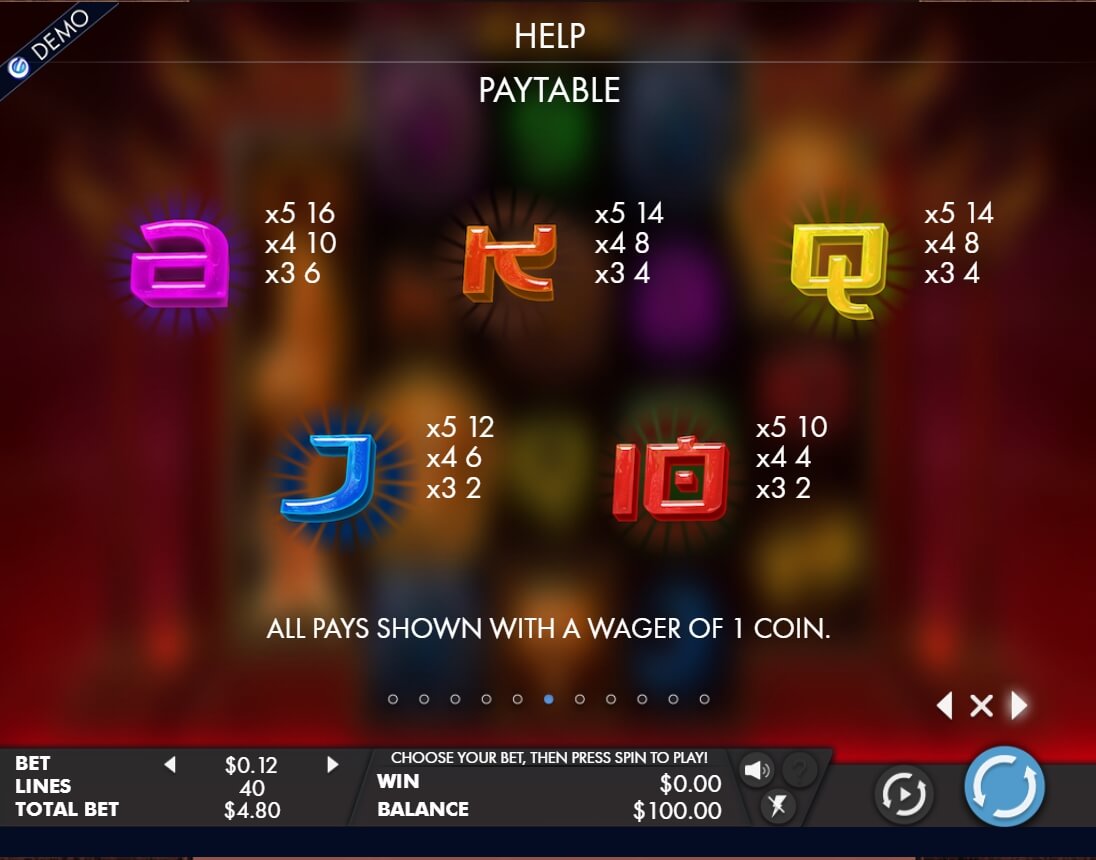Go to the next paytable page arrow
Image resolution: width=1096 pixels, height=860 pixels.
pos(1019,706)
